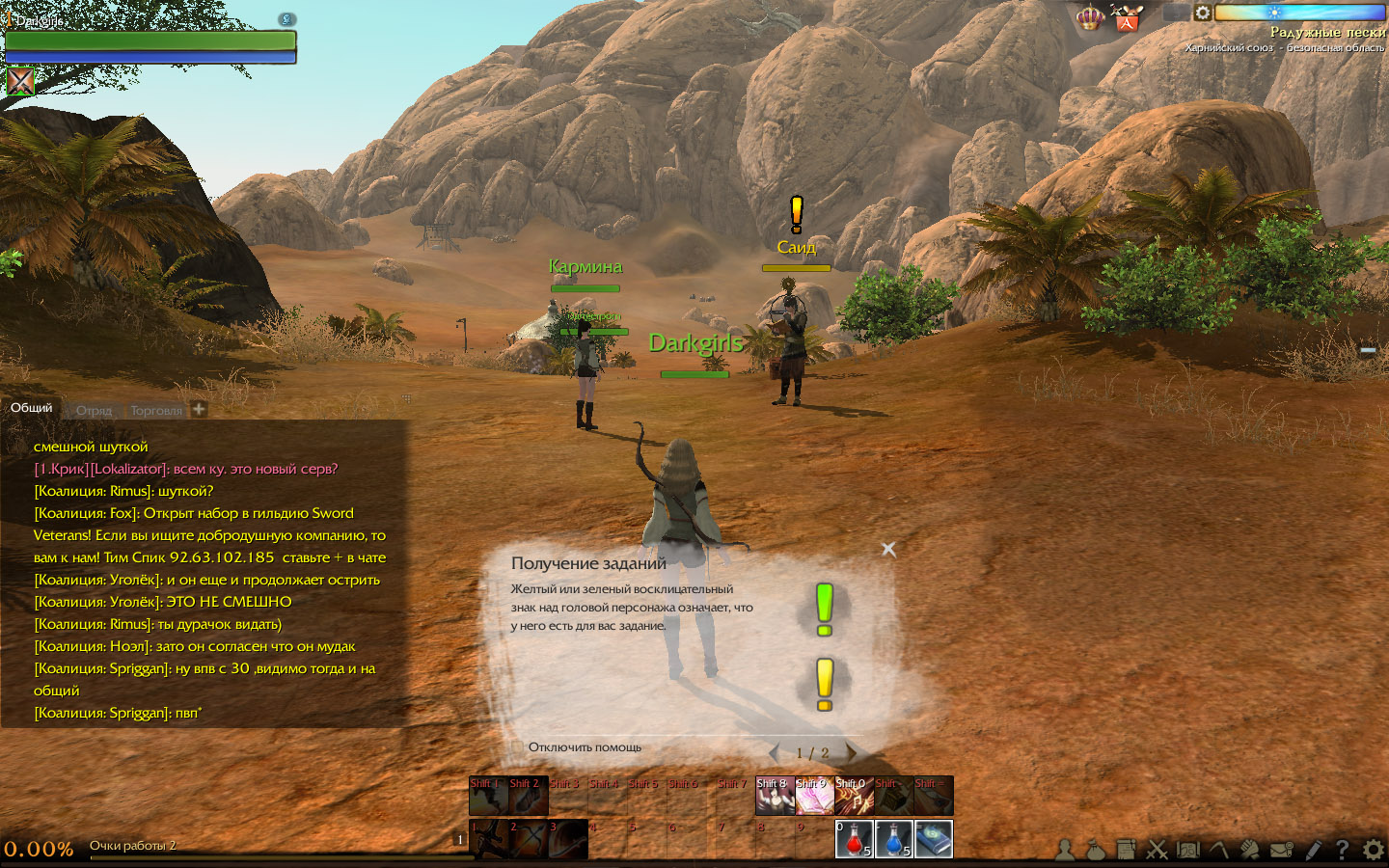Screen dimensions: 1389x868
Task: Open help with the question mark icon
Action: 1342,850
